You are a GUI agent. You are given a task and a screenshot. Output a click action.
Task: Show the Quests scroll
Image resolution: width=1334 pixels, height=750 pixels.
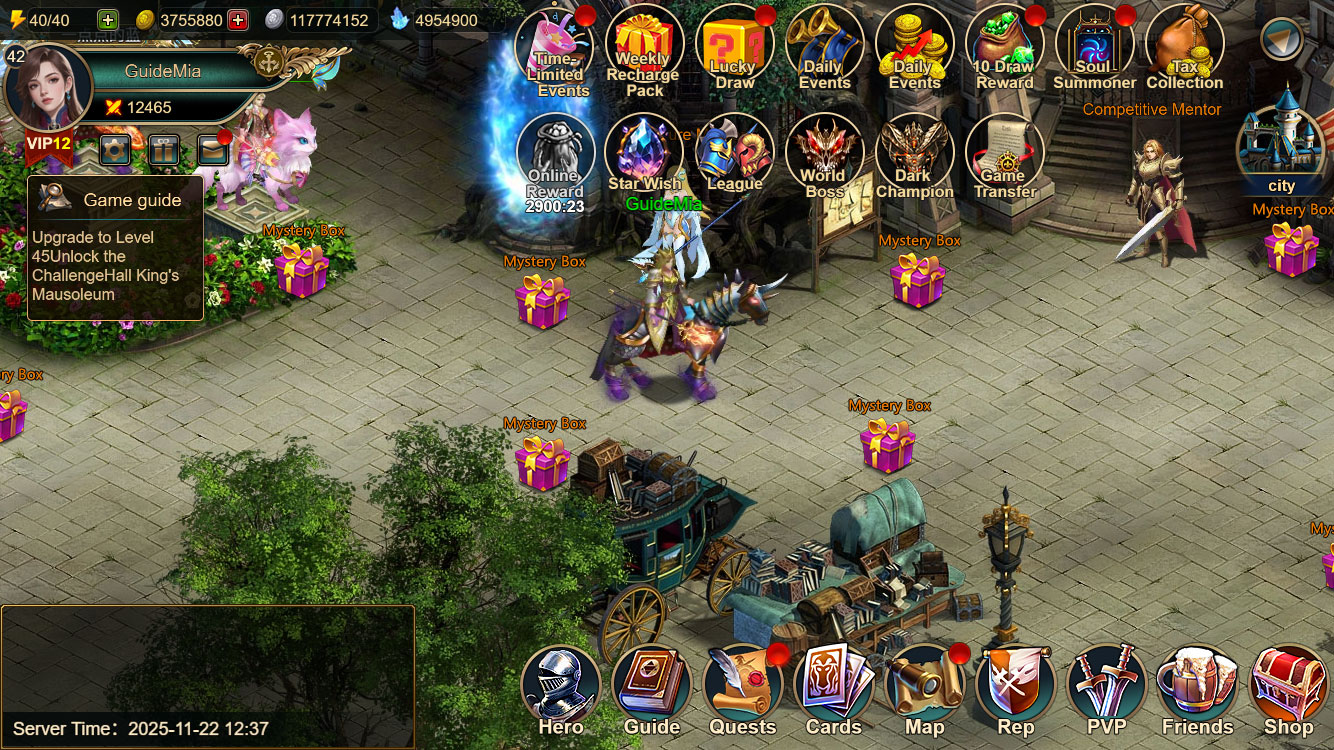(x=742, y=687)
